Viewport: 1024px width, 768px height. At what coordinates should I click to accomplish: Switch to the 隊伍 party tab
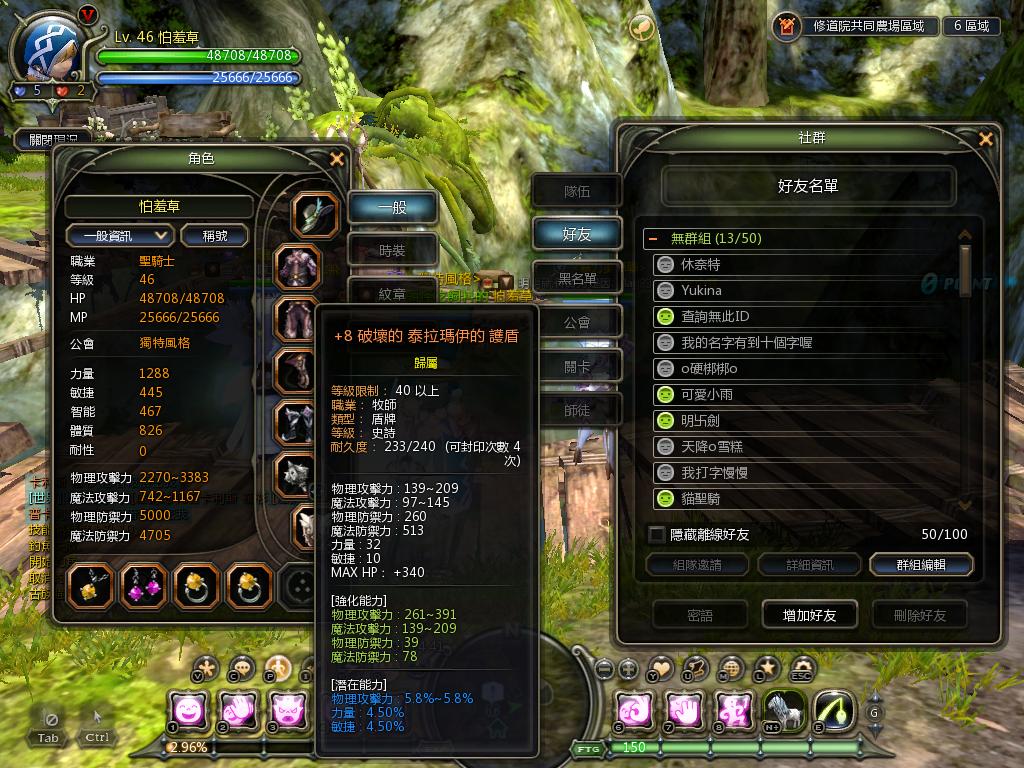[577, 191]
